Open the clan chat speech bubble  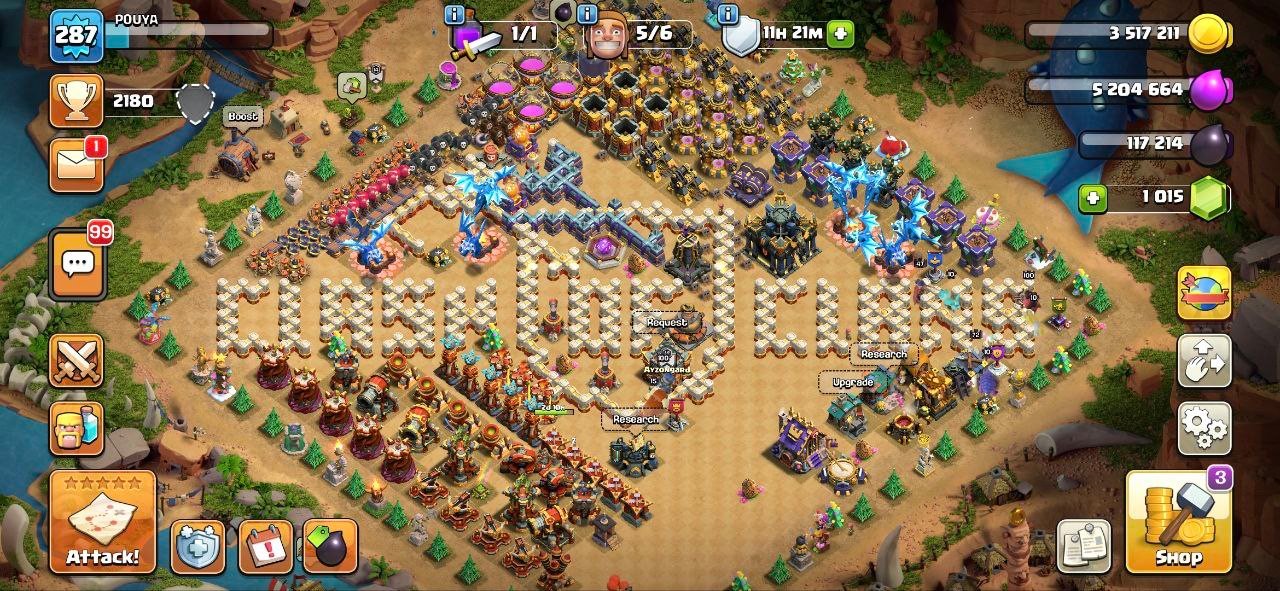click(x=76, y=264)
